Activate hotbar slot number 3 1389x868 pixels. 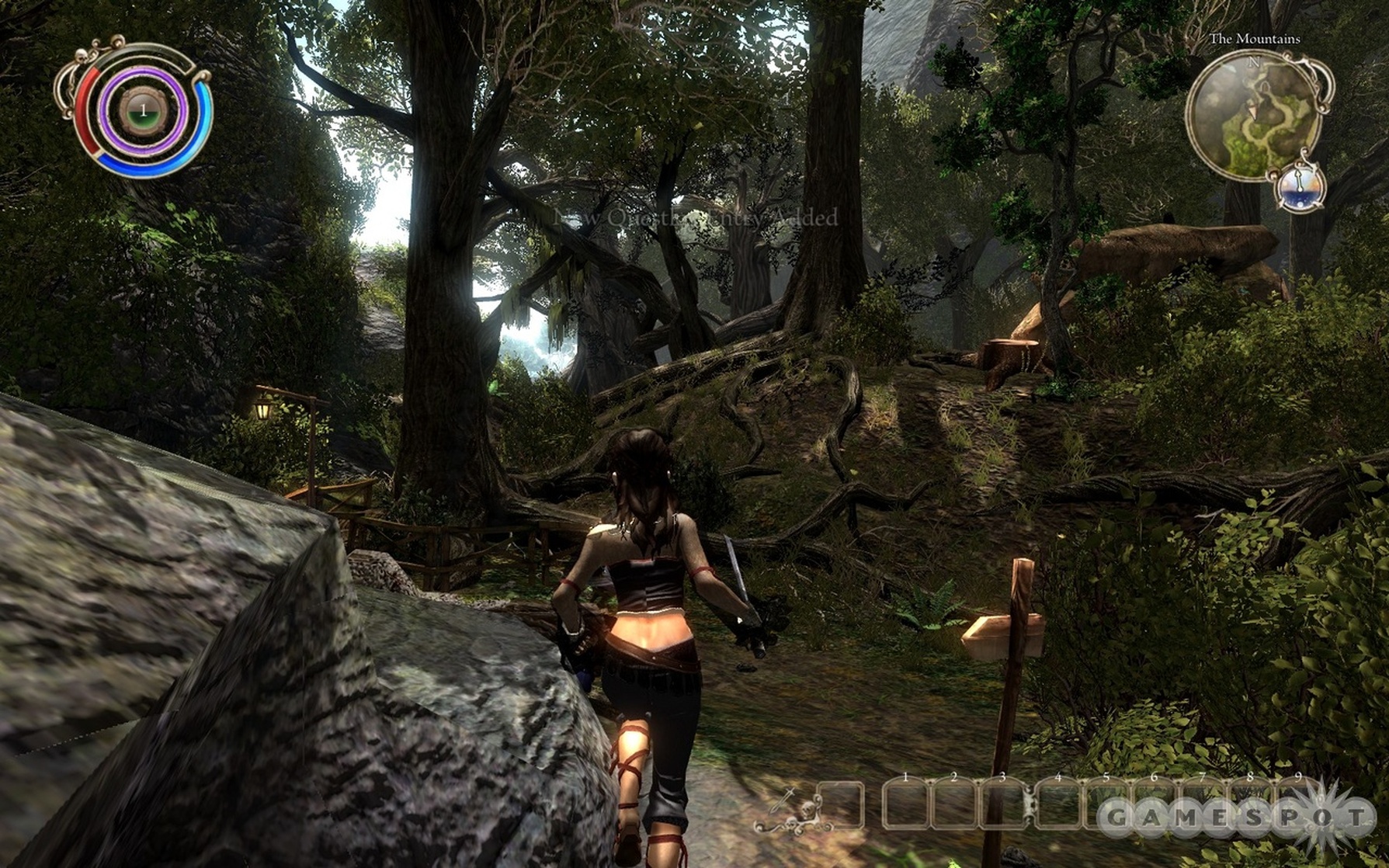coord(1002,805)
